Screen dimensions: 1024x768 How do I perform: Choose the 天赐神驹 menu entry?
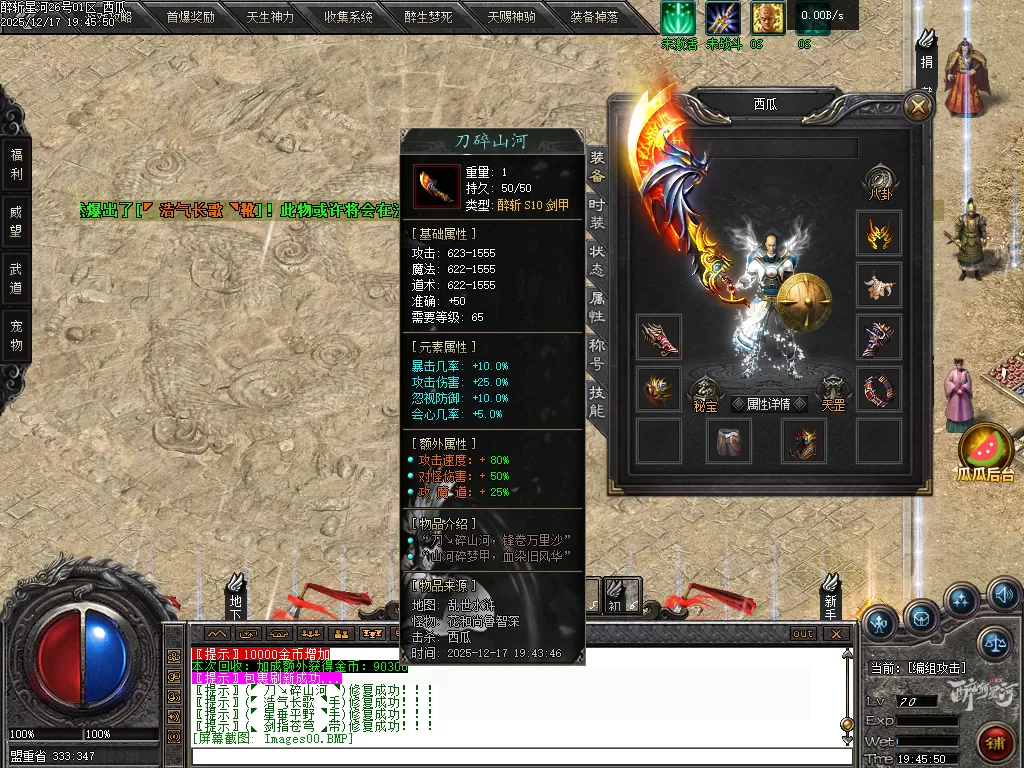click(511, 17)
